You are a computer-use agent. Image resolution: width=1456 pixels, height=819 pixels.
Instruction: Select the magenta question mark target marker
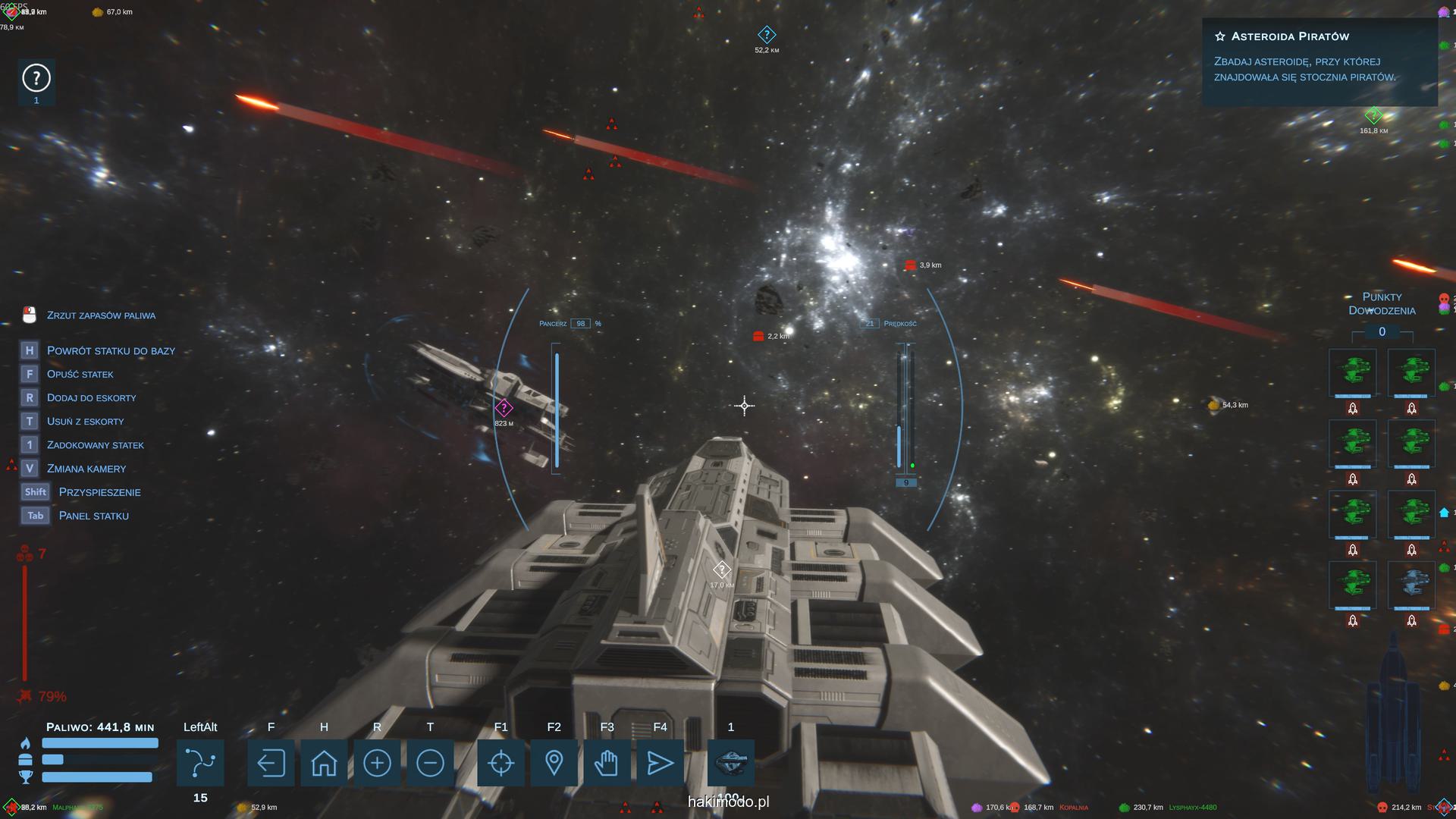point(504,408)
